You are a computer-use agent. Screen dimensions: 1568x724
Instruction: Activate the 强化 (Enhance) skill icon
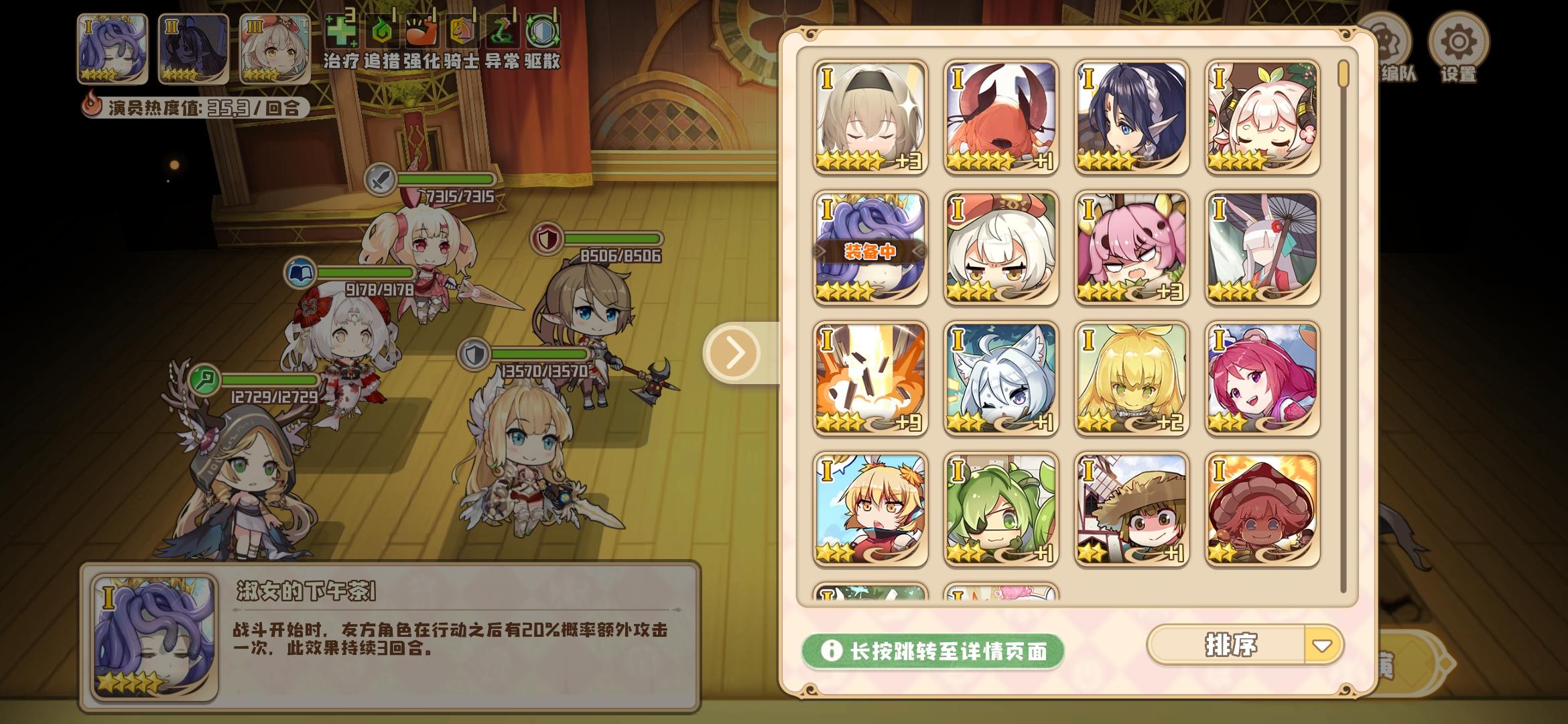pyautogui.click(x=423, y=30)
